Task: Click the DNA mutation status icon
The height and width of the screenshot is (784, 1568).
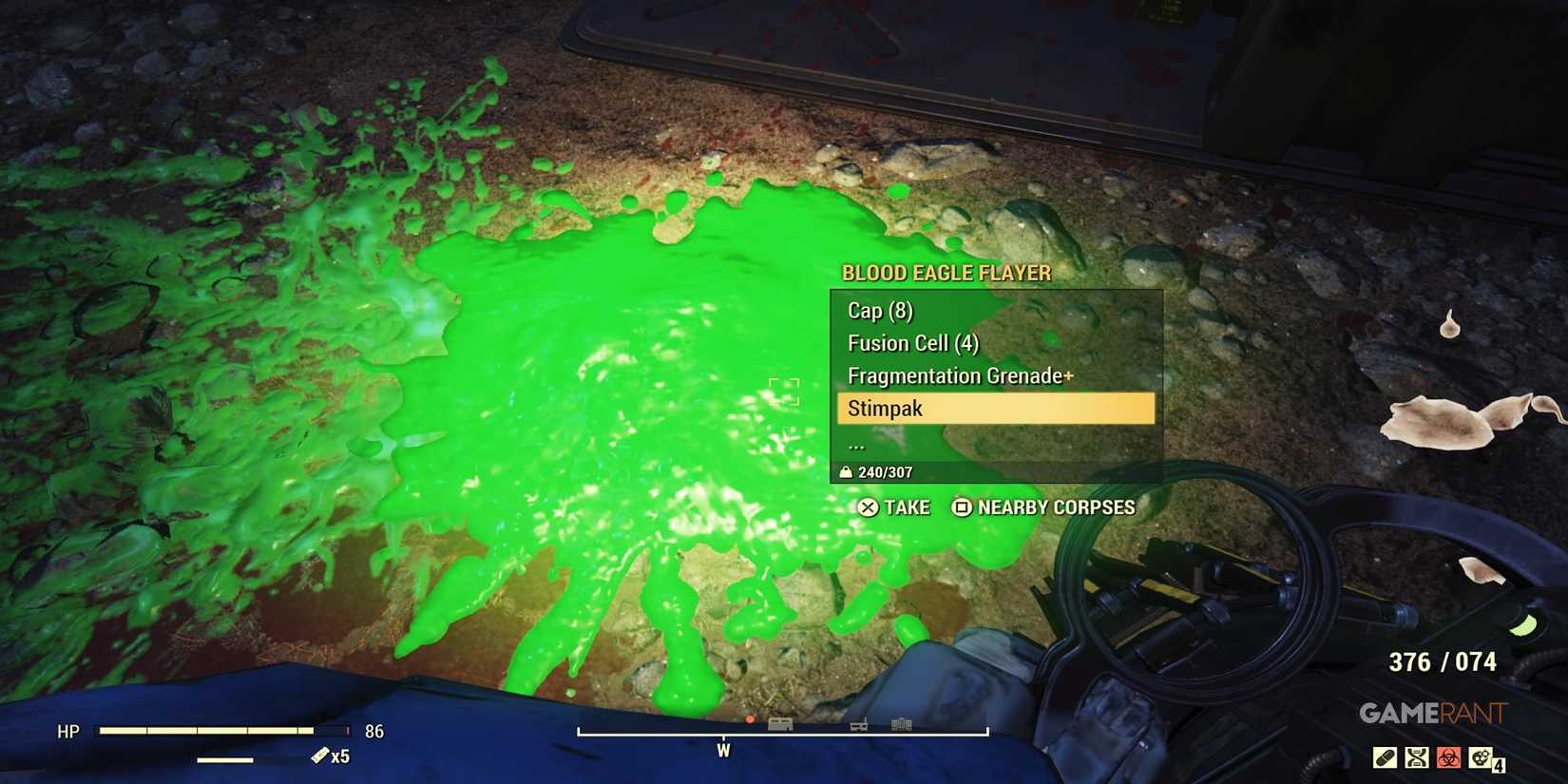Action: tap(1416, 757)
